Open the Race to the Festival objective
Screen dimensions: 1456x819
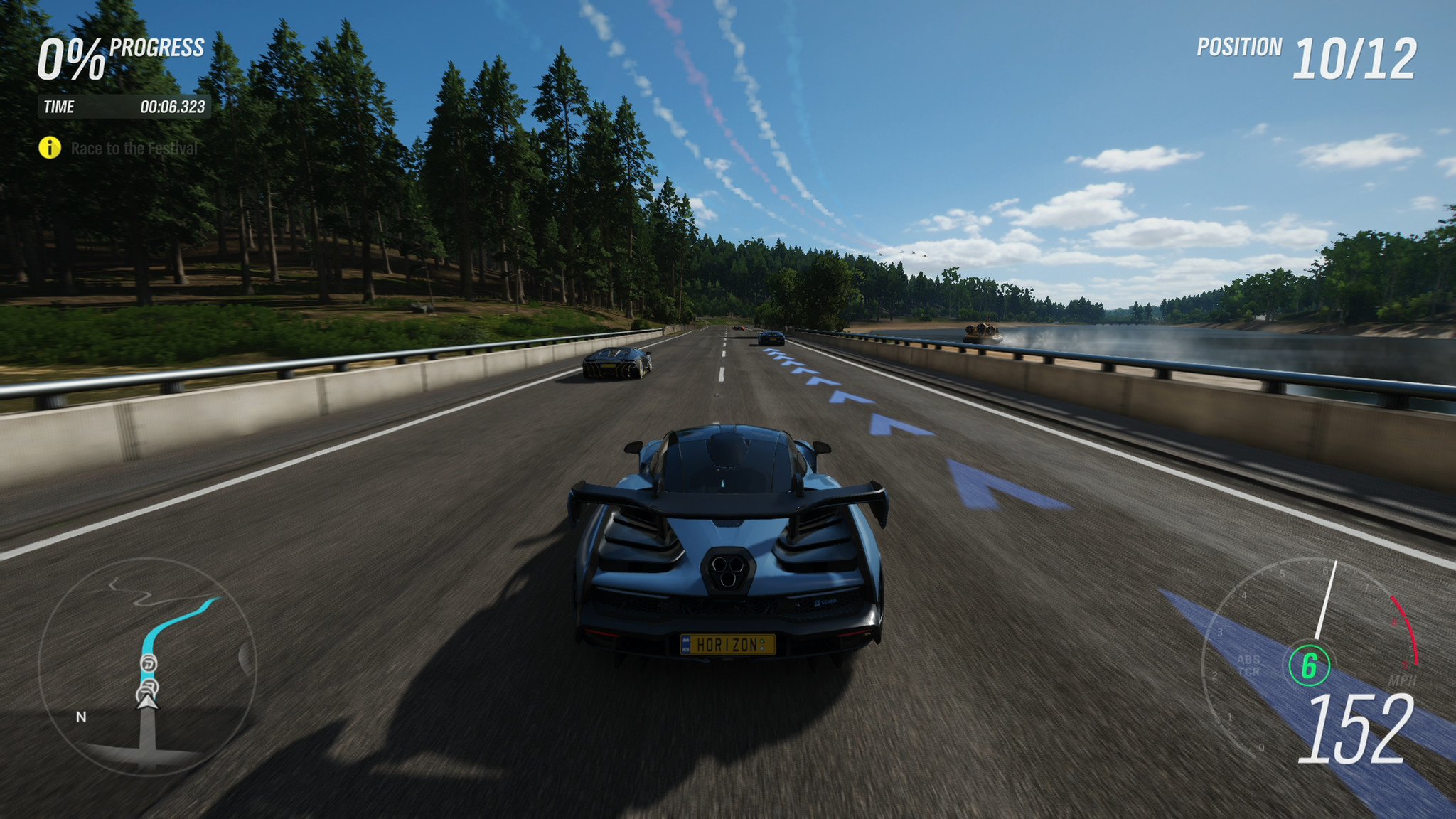click(134, 149)
